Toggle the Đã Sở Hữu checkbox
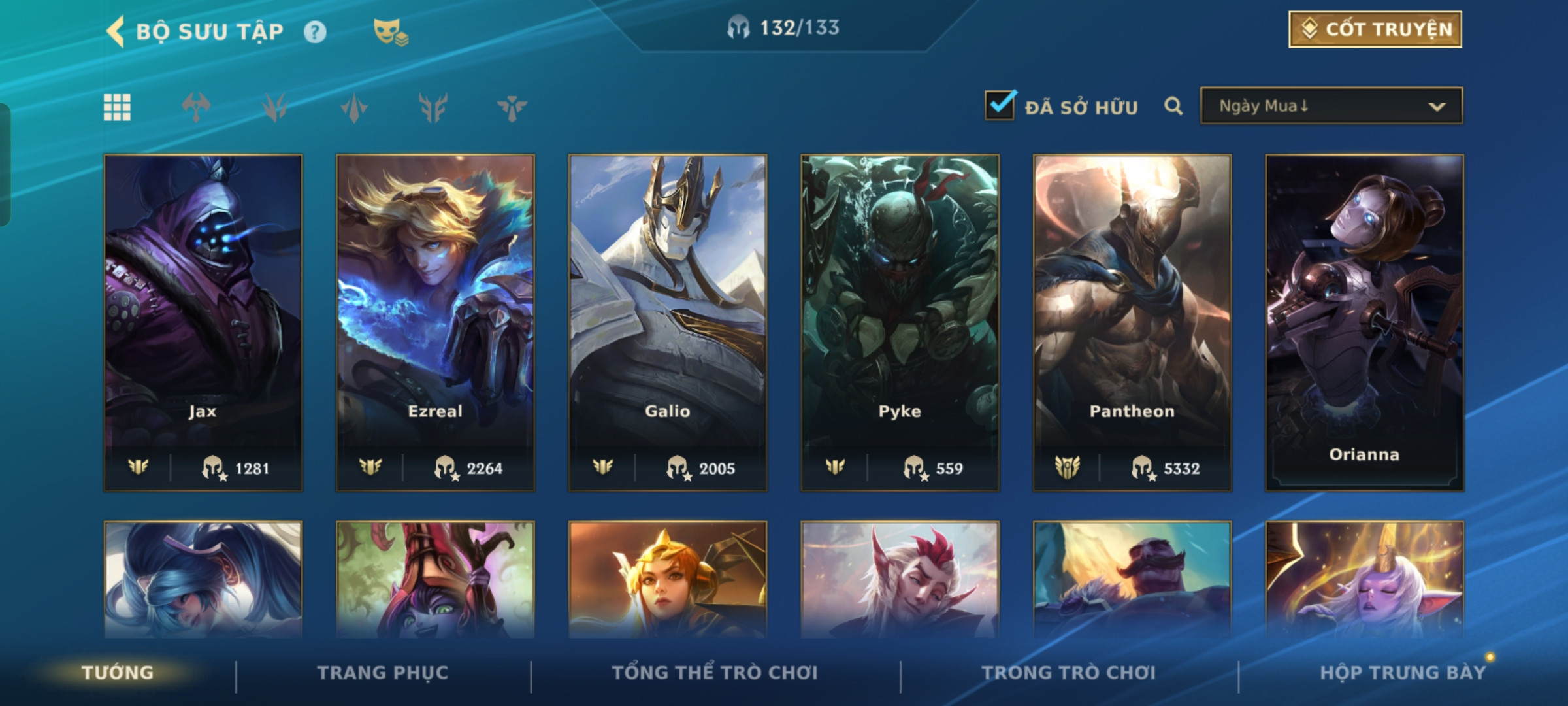1568x706 pixels. tap(1000, 106)
